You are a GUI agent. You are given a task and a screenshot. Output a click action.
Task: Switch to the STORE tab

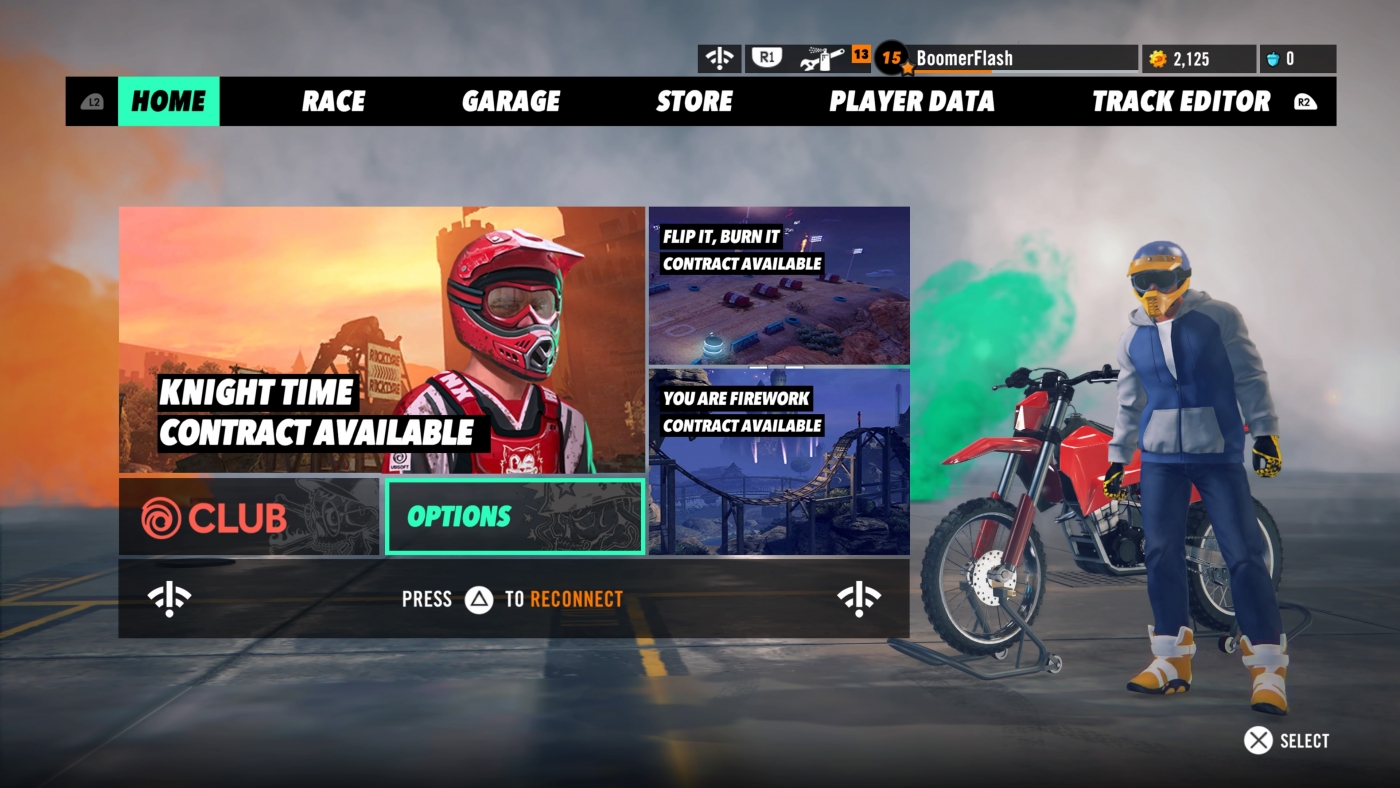point(695,101)
